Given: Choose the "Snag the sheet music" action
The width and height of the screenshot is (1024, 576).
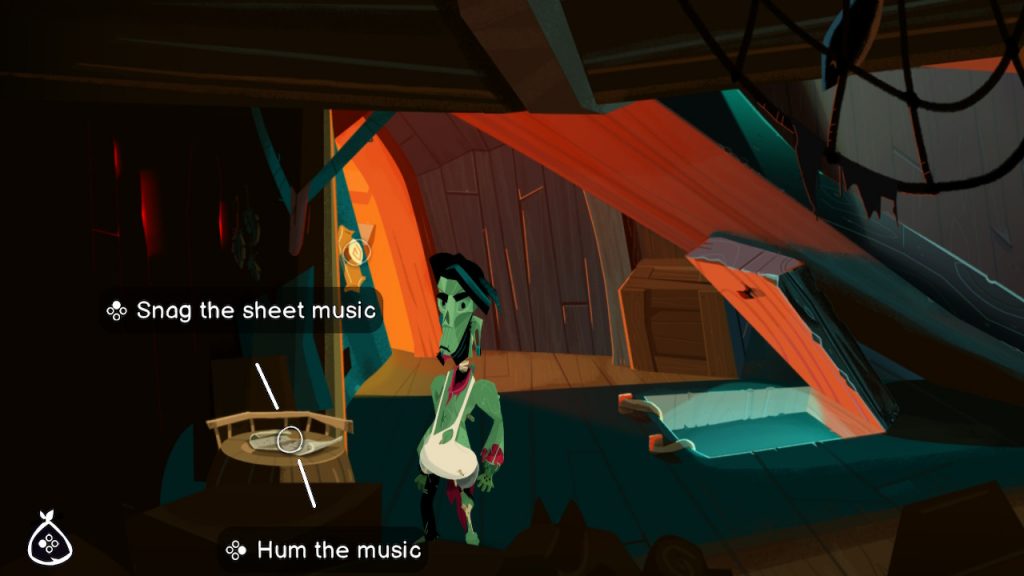Looking at the screenshot, I should tap(241, 310).
